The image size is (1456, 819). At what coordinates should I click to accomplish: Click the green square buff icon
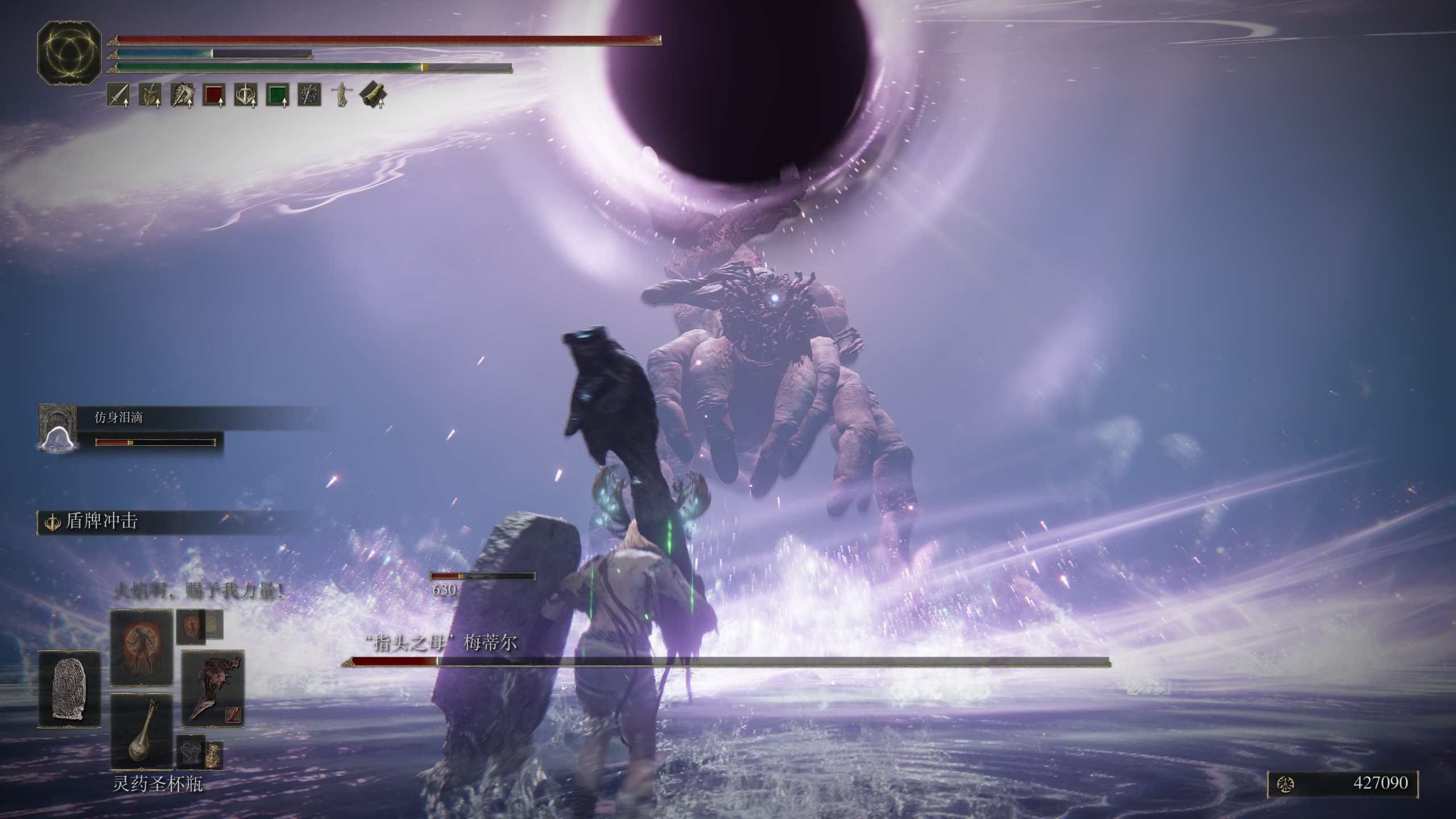pos(277,95)
